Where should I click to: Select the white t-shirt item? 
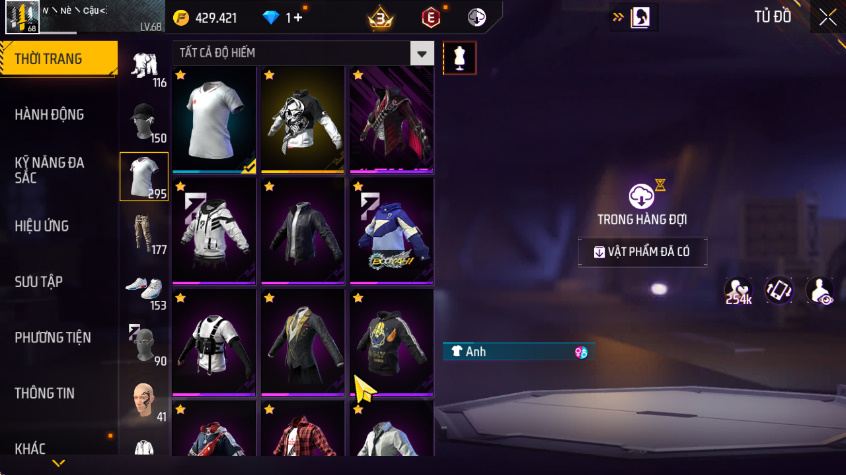point(215,121)
